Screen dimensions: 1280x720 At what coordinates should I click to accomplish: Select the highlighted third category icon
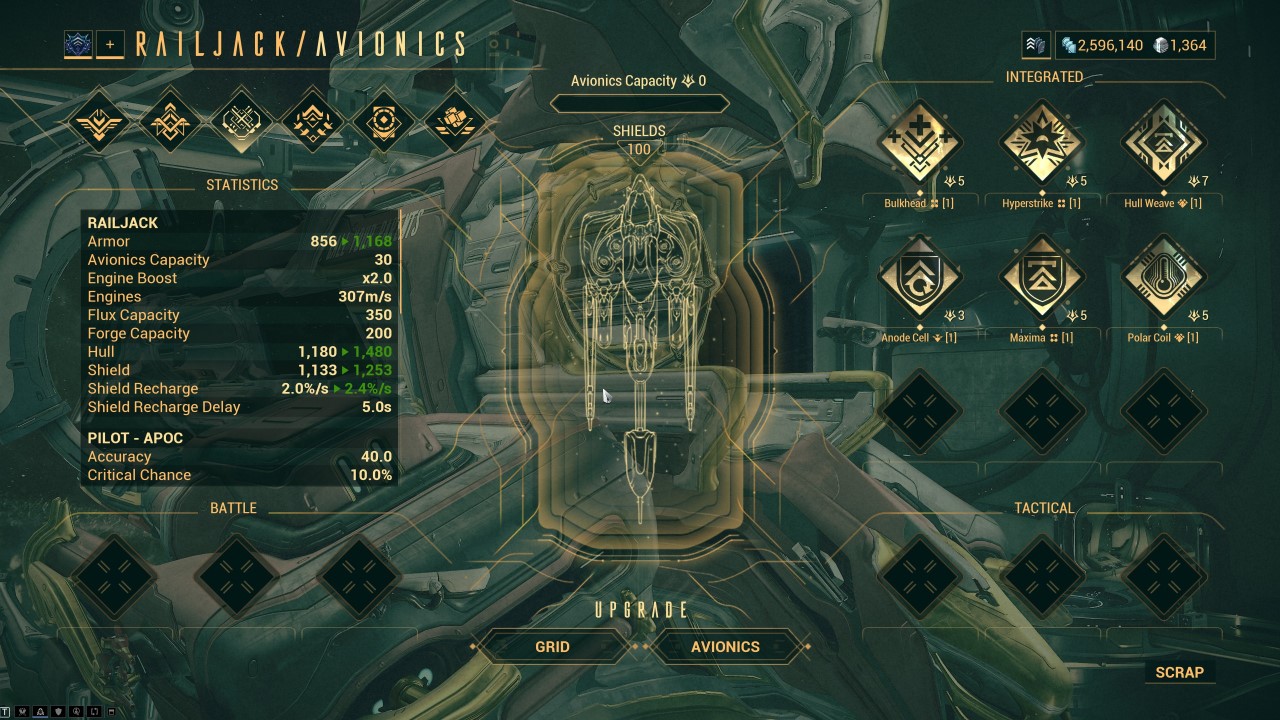[241, 120]
